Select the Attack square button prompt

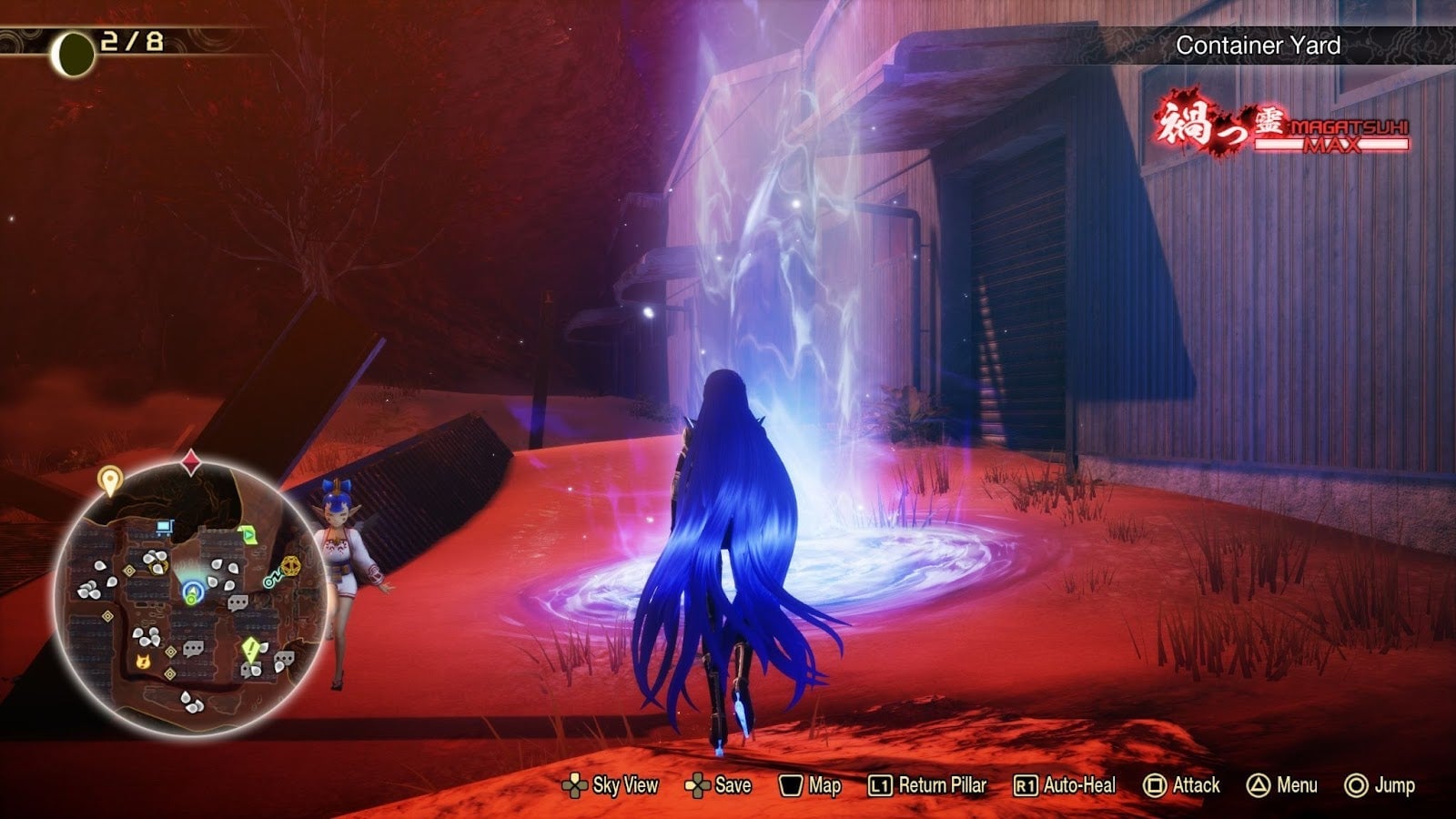(1155, 784)
